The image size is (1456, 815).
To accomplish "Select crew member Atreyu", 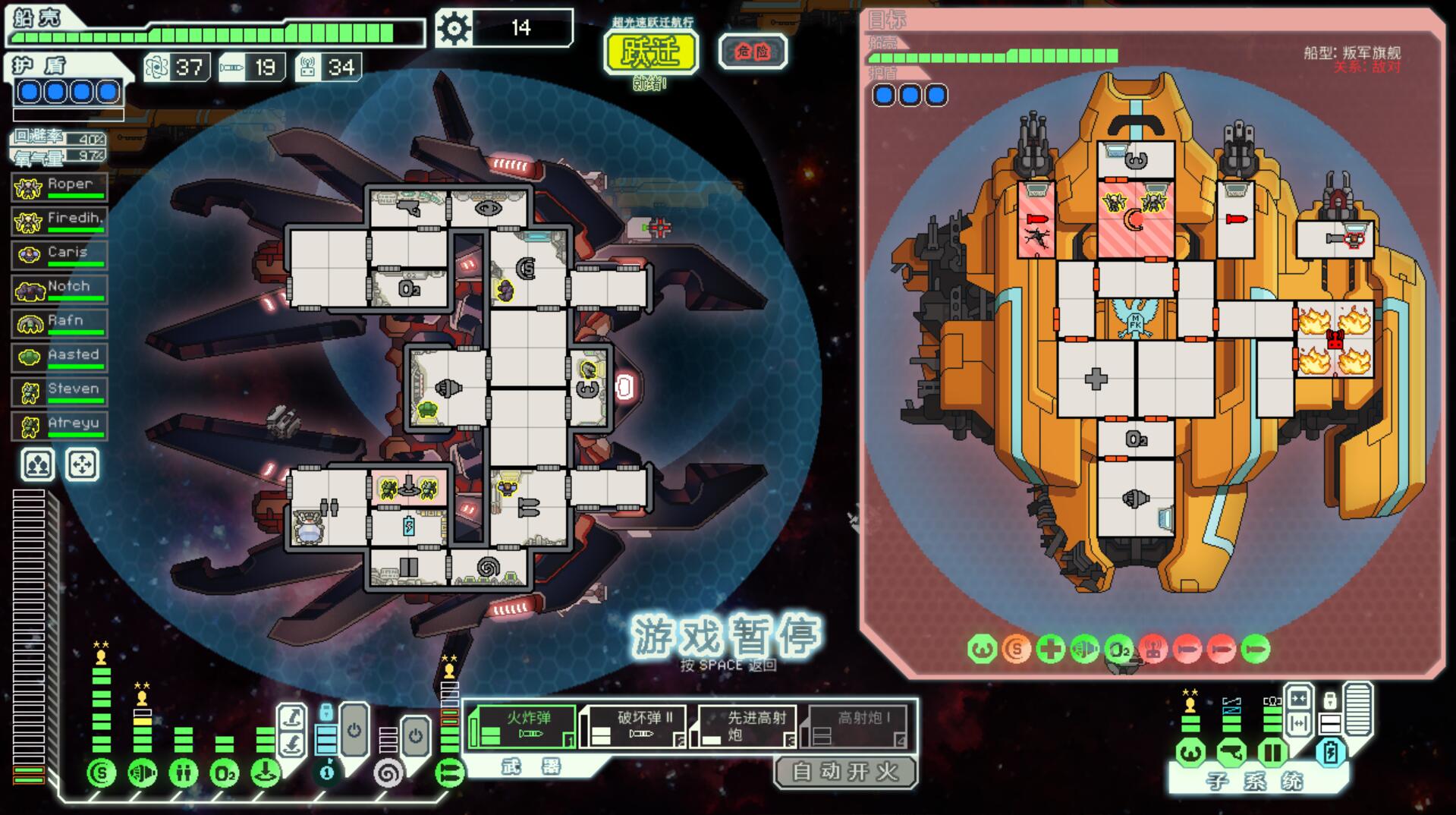I will click(x=60, y=426).
